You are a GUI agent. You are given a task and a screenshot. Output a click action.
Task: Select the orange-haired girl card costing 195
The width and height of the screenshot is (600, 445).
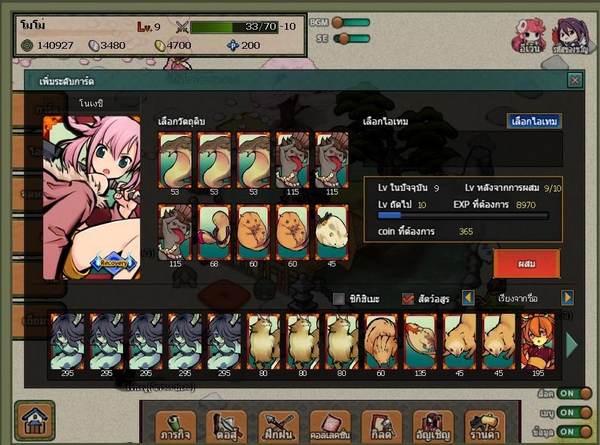point(537,341)
